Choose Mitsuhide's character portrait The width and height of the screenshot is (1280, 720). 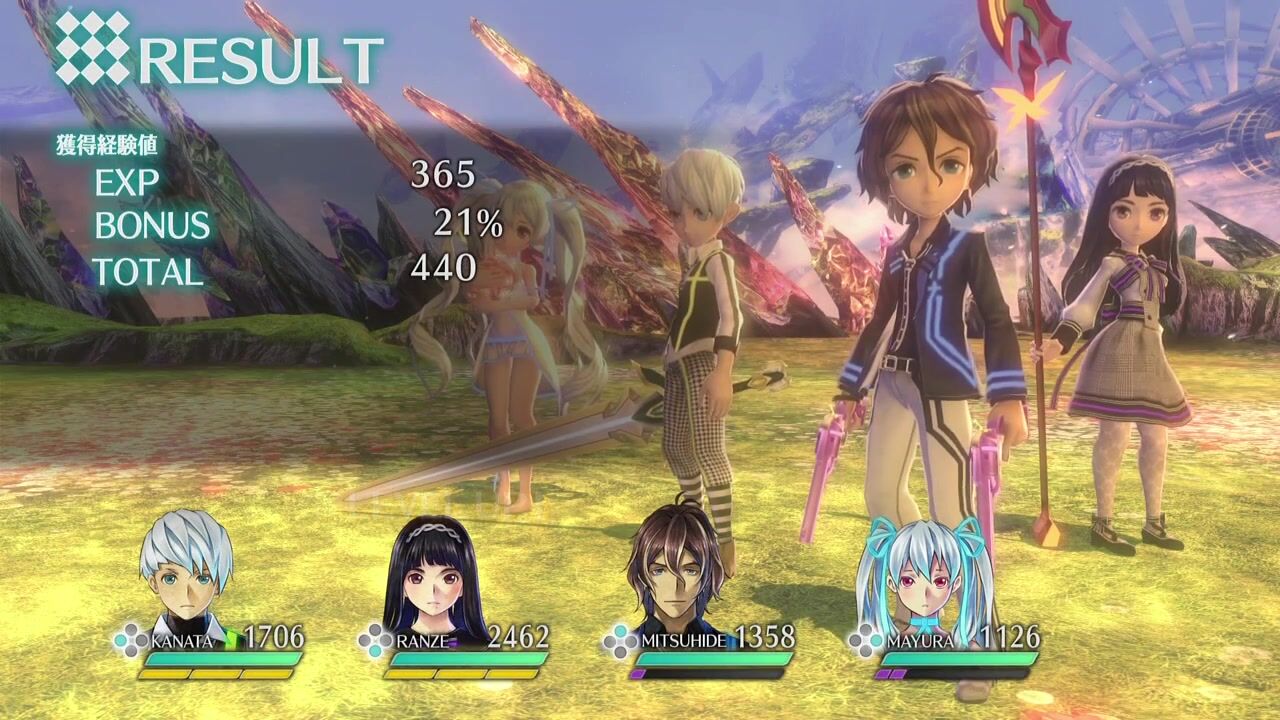676,567
